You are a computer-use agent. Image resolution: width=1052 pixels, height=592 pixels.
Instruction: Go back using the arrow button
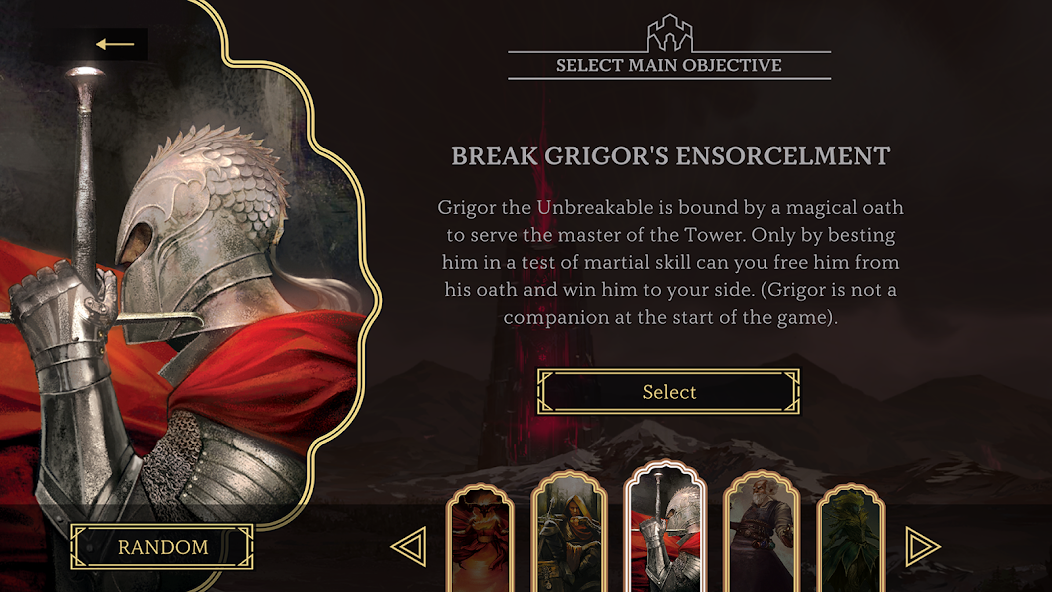(115, 44)
